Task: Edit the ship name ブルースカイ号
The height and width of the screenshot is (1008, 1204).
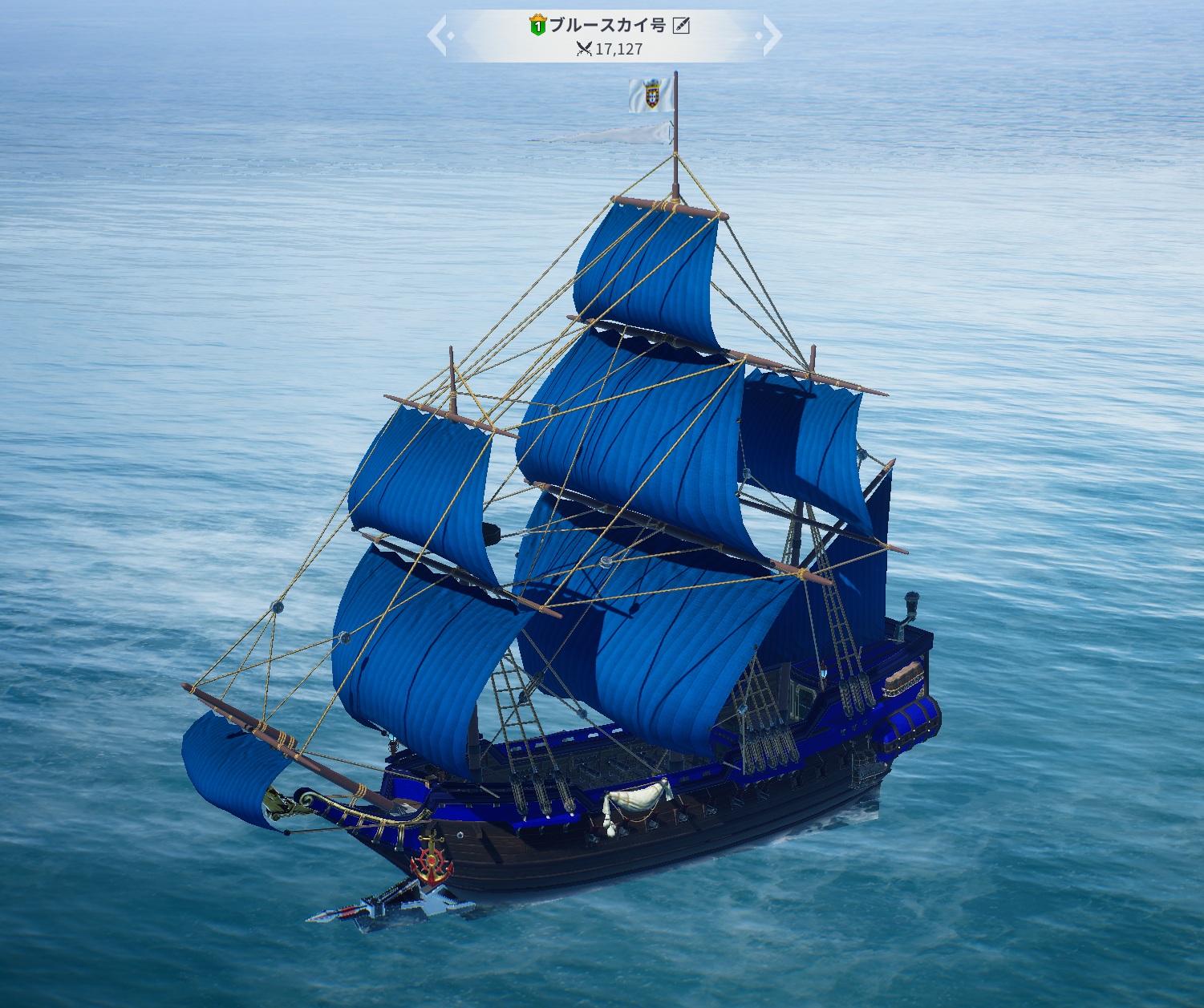Action: click(x=681, y=26)
